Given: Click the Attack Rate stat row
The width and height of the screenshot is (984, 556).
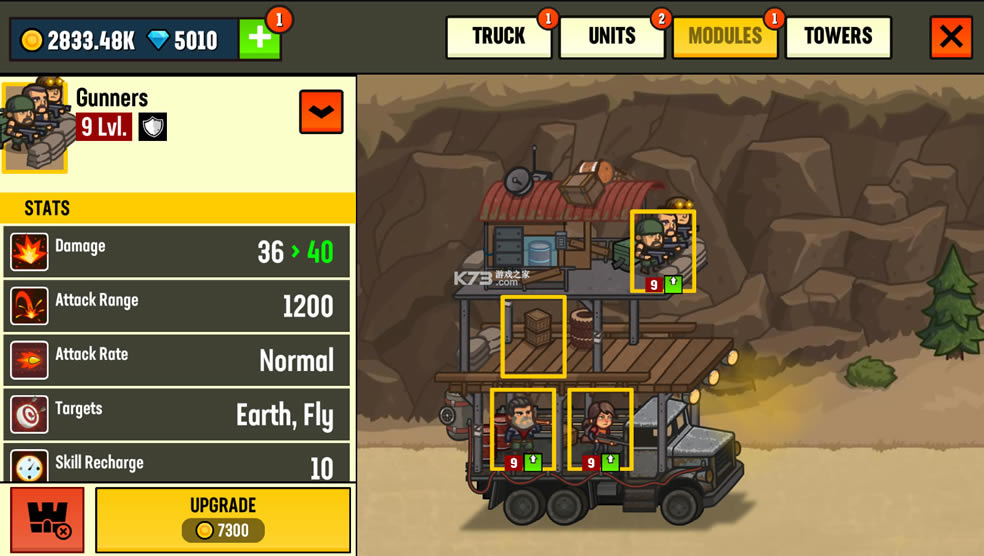Looking at the screenshot, I should tap(177, 360).
